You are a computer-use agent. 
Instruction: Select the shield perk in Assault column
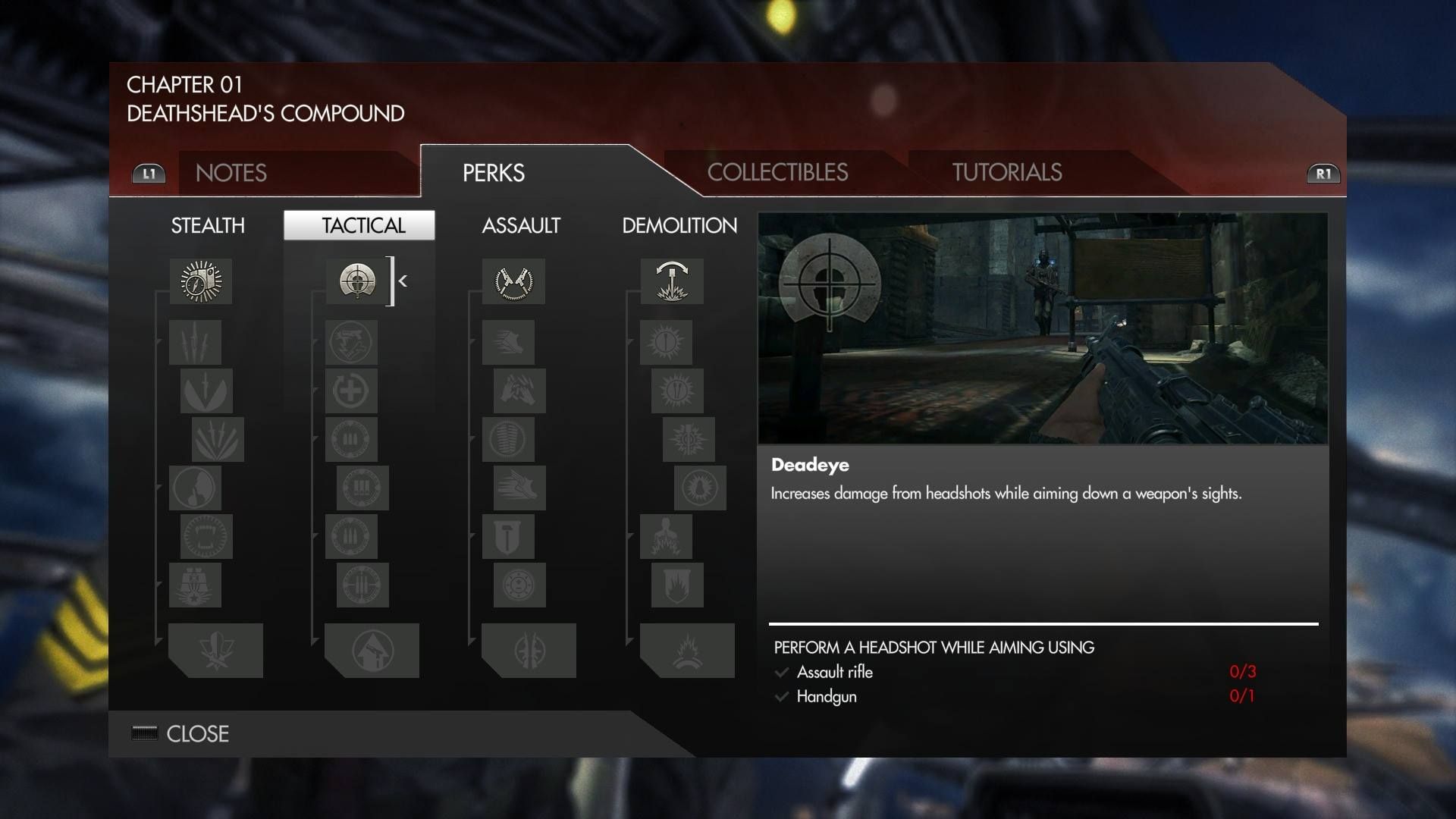(x=508, y=537)
